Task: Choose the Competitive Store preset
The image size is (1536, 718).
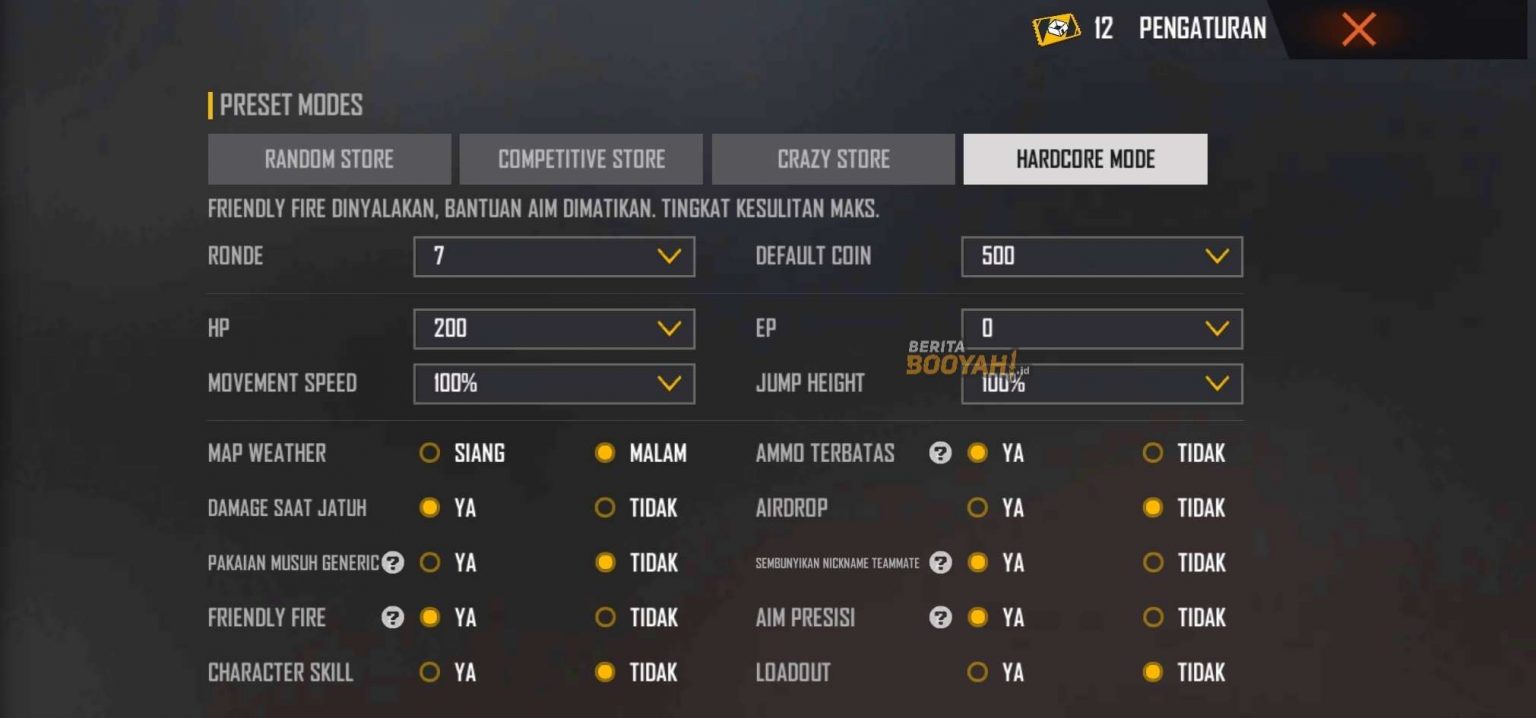Action: [x=581, y=159]
